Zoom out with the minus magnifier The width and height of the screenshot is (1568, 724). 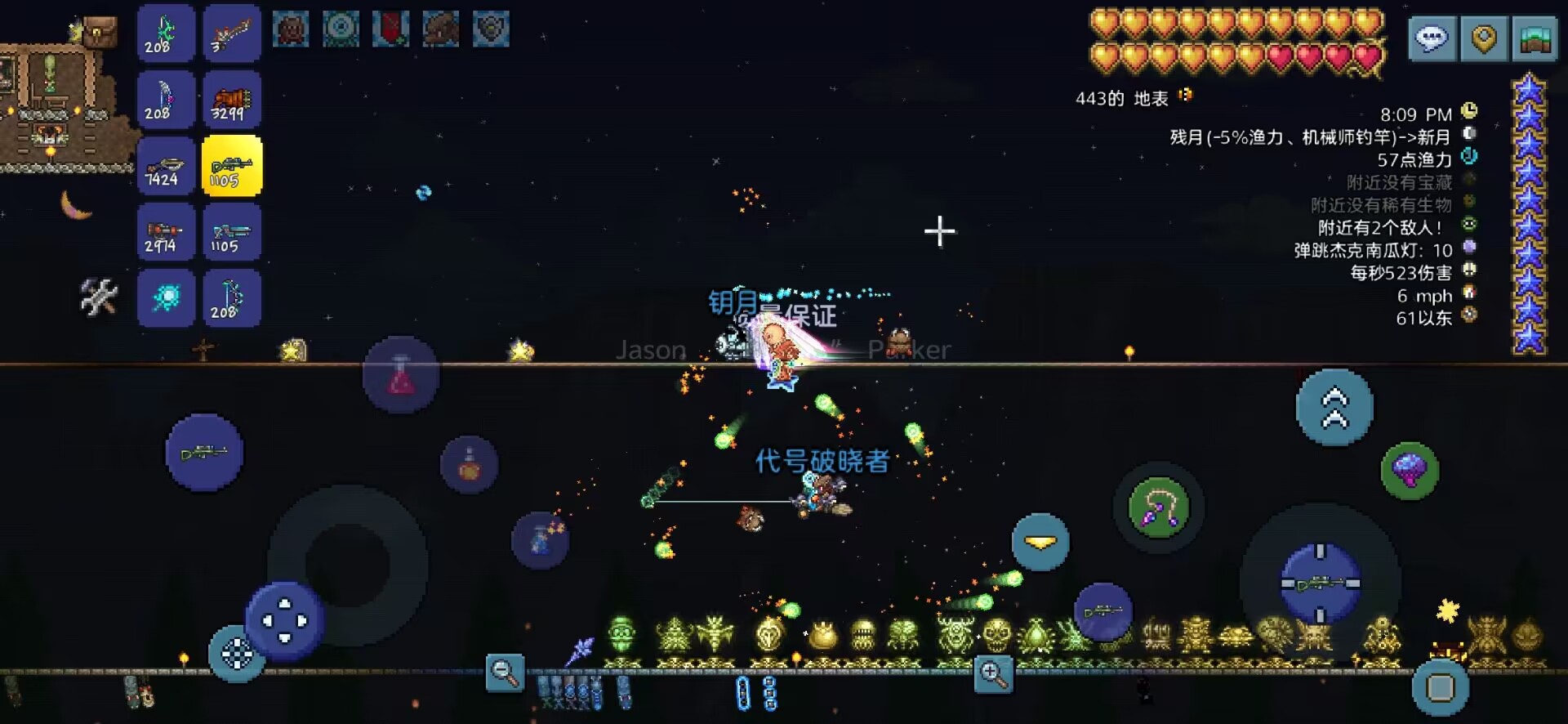point(505,673)
